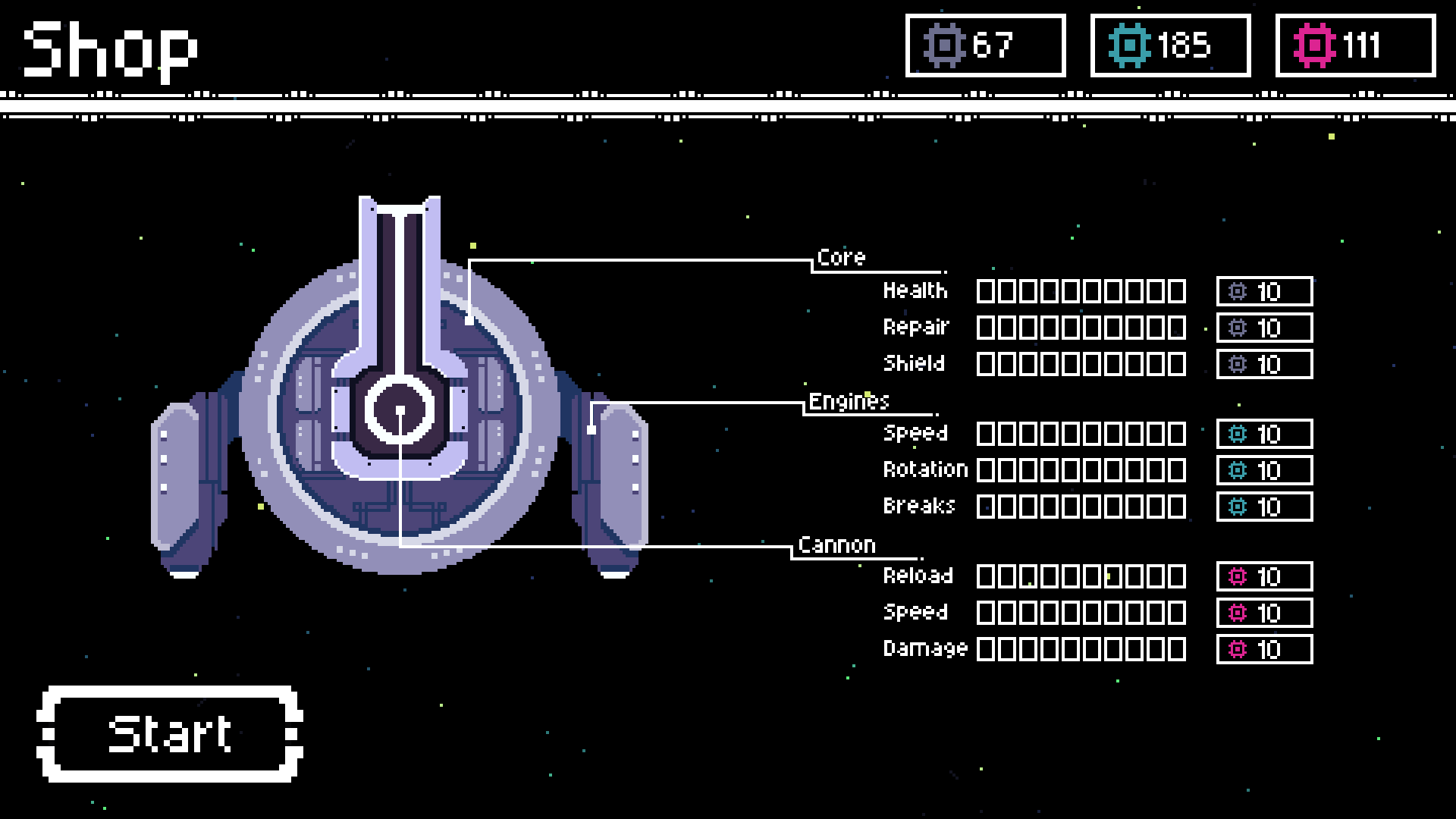Toggle the first Health upgrade pip

tap(987, 291)
